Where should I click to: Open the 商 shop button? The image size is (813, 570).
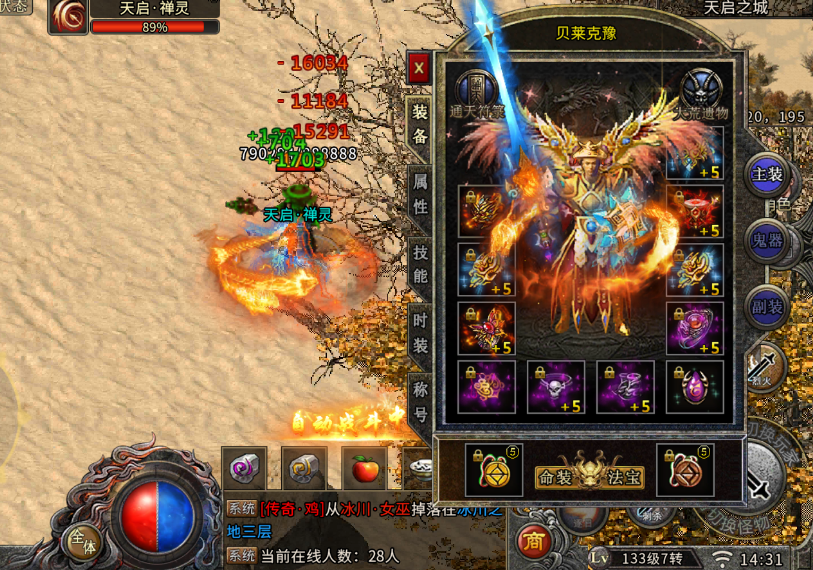point(534,540)
